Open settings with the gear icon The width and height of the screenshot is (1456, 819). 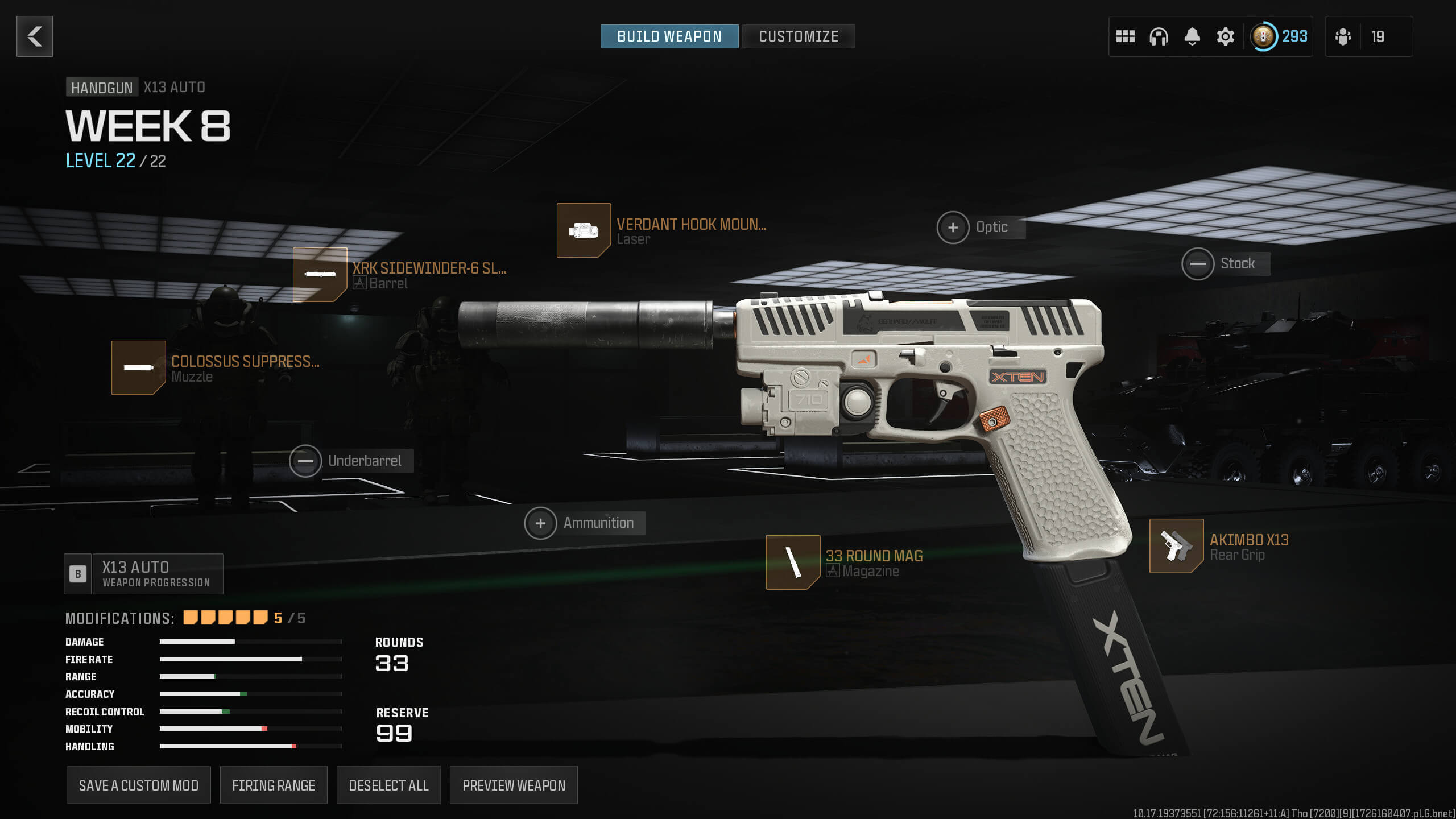(1225, 36)
